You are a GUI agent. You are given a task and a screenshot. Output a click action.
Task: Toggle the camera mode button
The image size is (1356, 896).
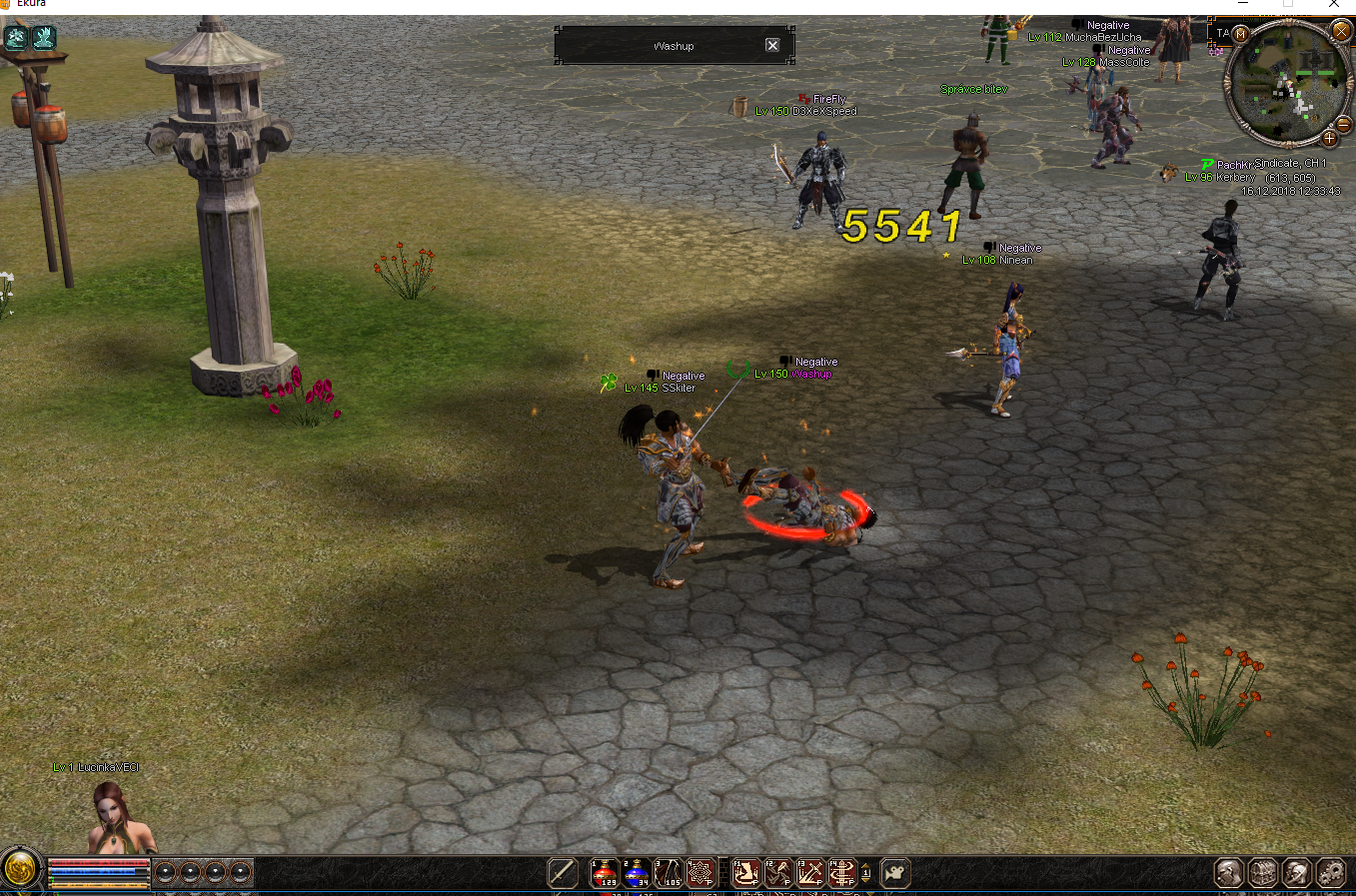click(895, 873)
